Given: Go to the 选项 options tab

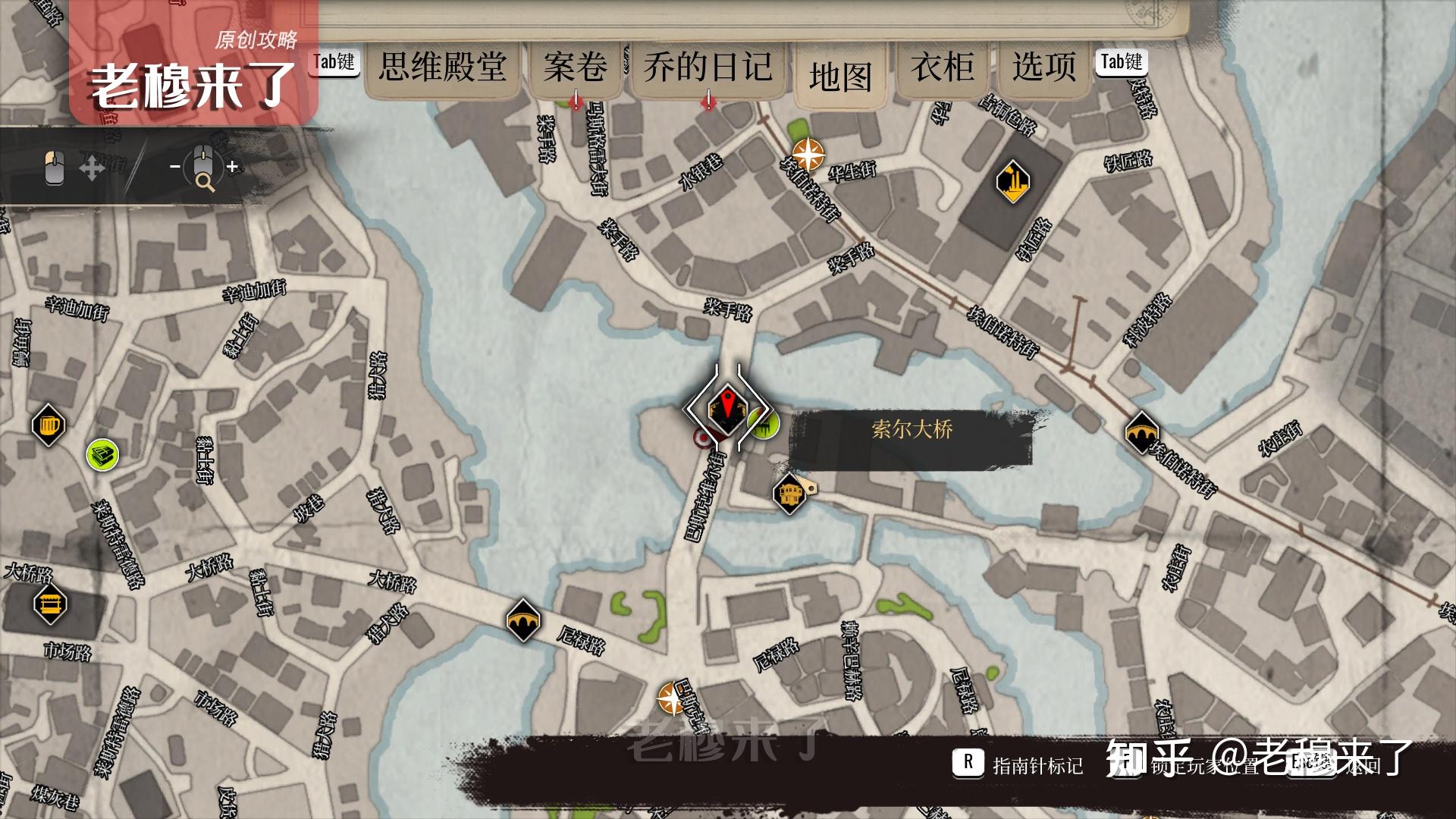Looking at the screenshot, I should tap(1043, 68).
